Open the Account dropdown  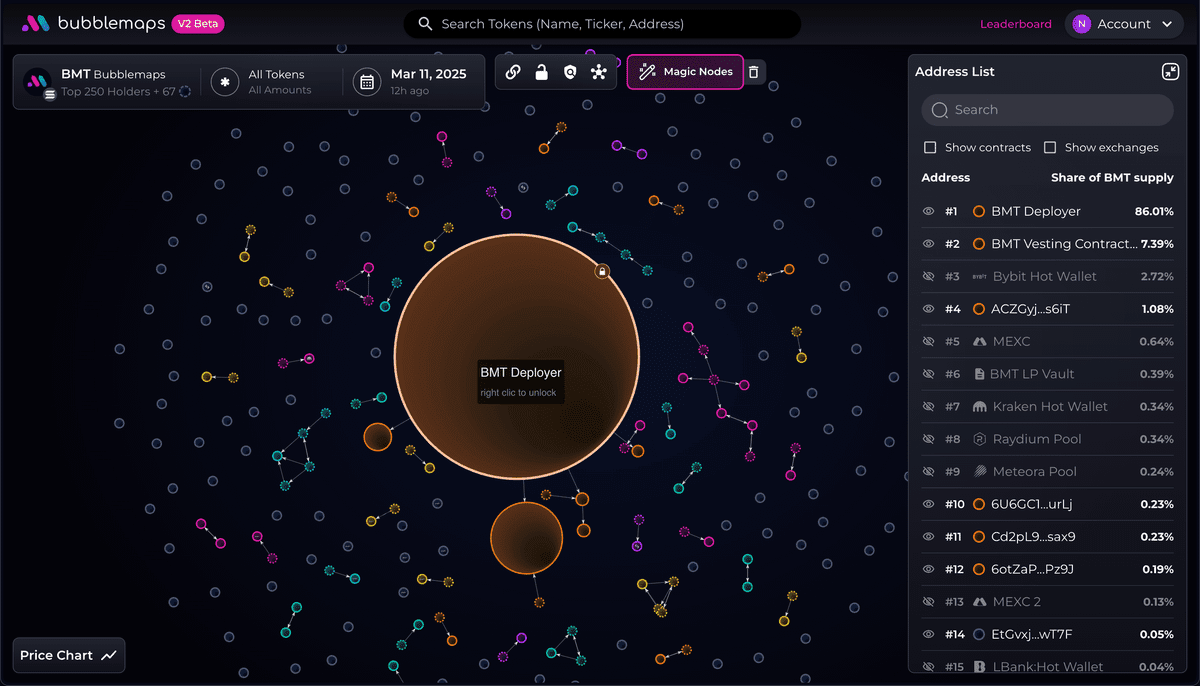point(1125,24)
